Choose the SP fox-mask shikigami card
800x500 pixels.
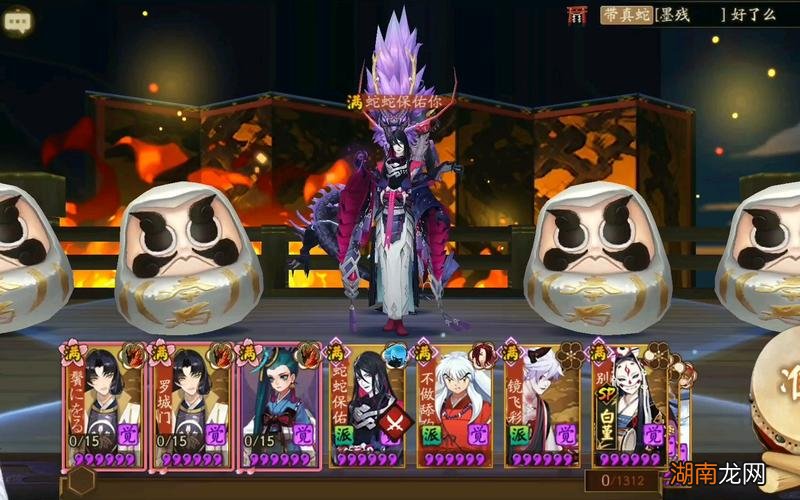pos(630,405)
